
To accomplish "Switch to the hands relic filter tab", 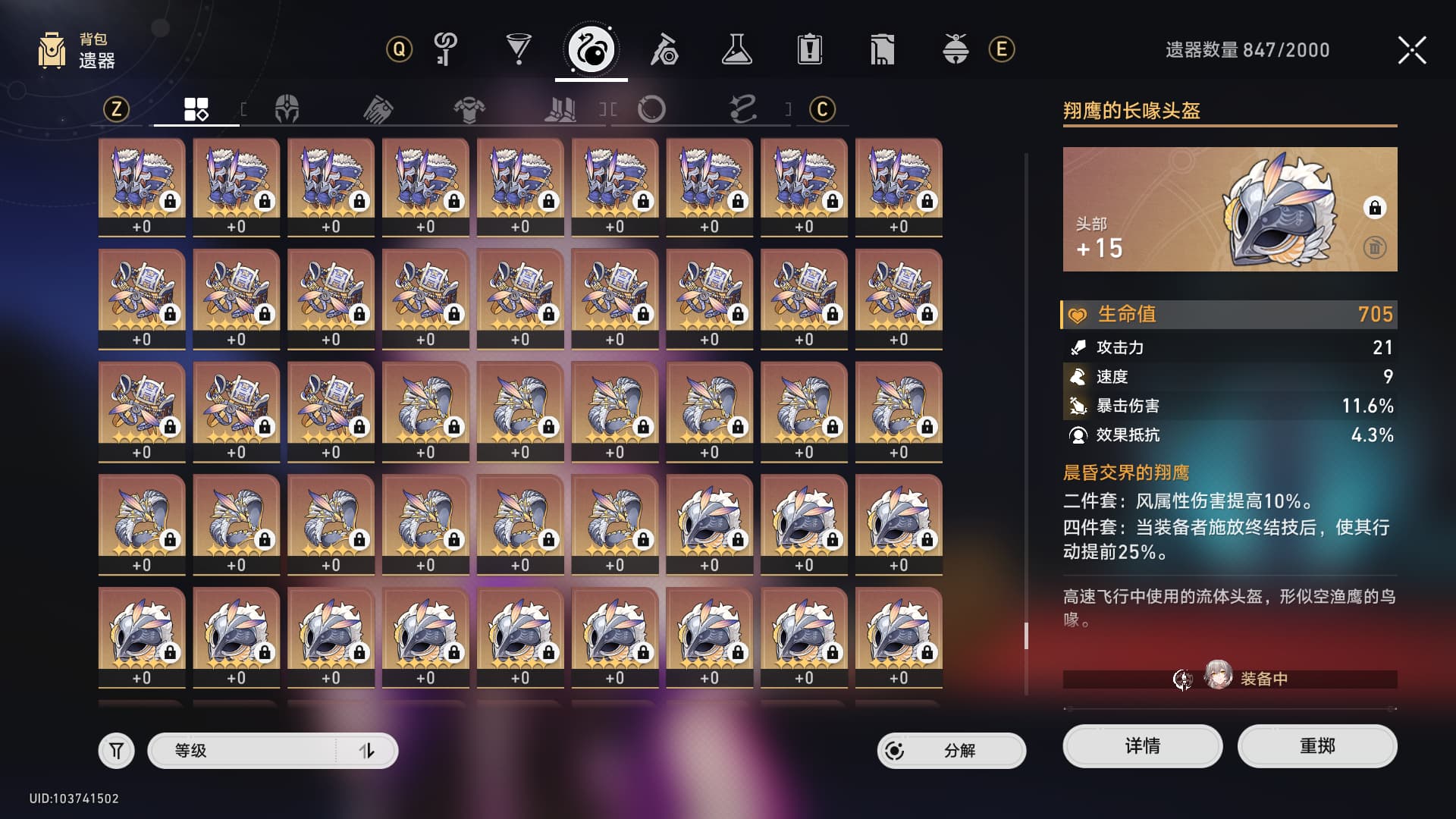I will click(378, 109).
